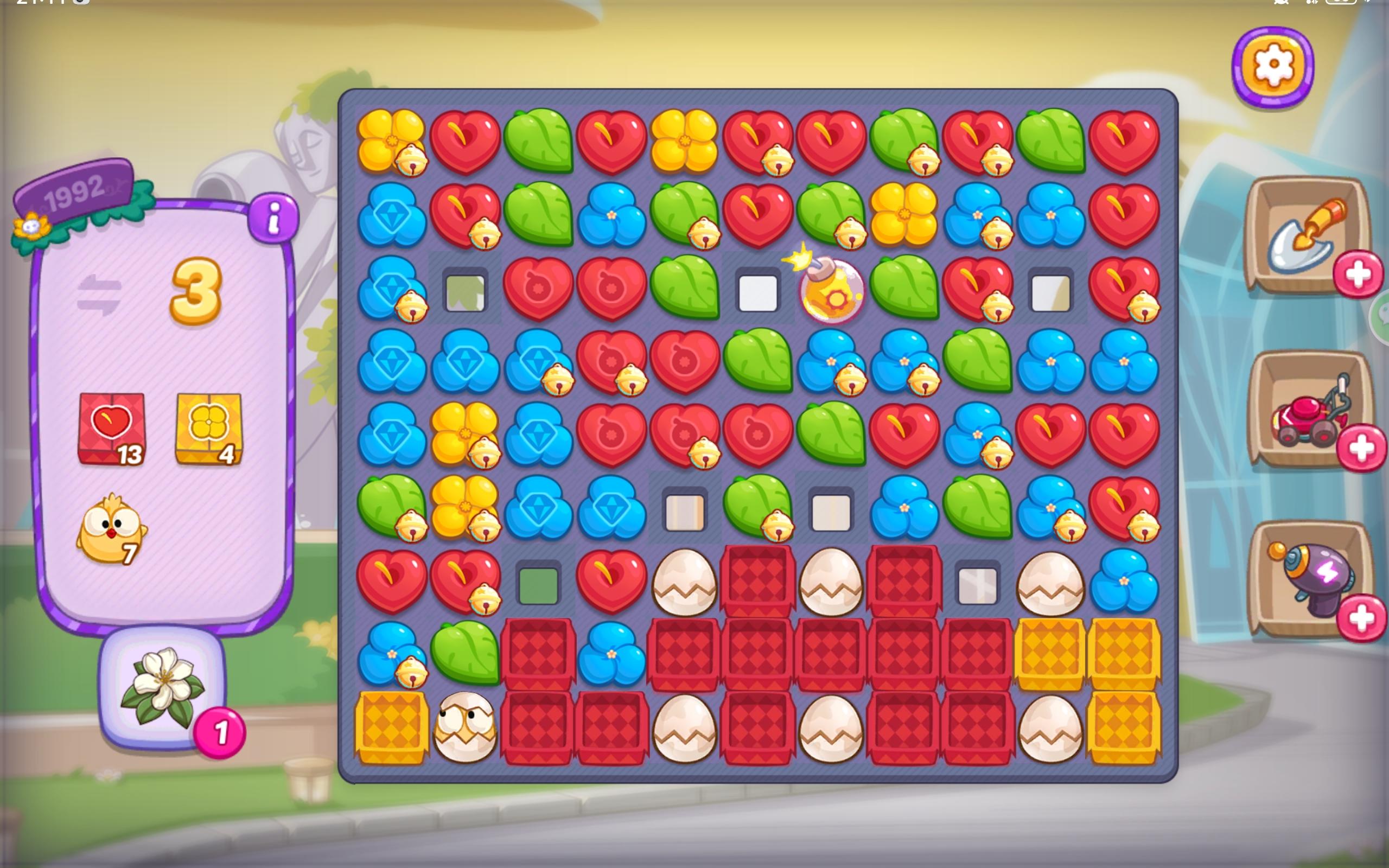Tap the yellow flower goal showing 4 remaining
The height and width of the screenshot is (868, 1389).
point(210,426)
